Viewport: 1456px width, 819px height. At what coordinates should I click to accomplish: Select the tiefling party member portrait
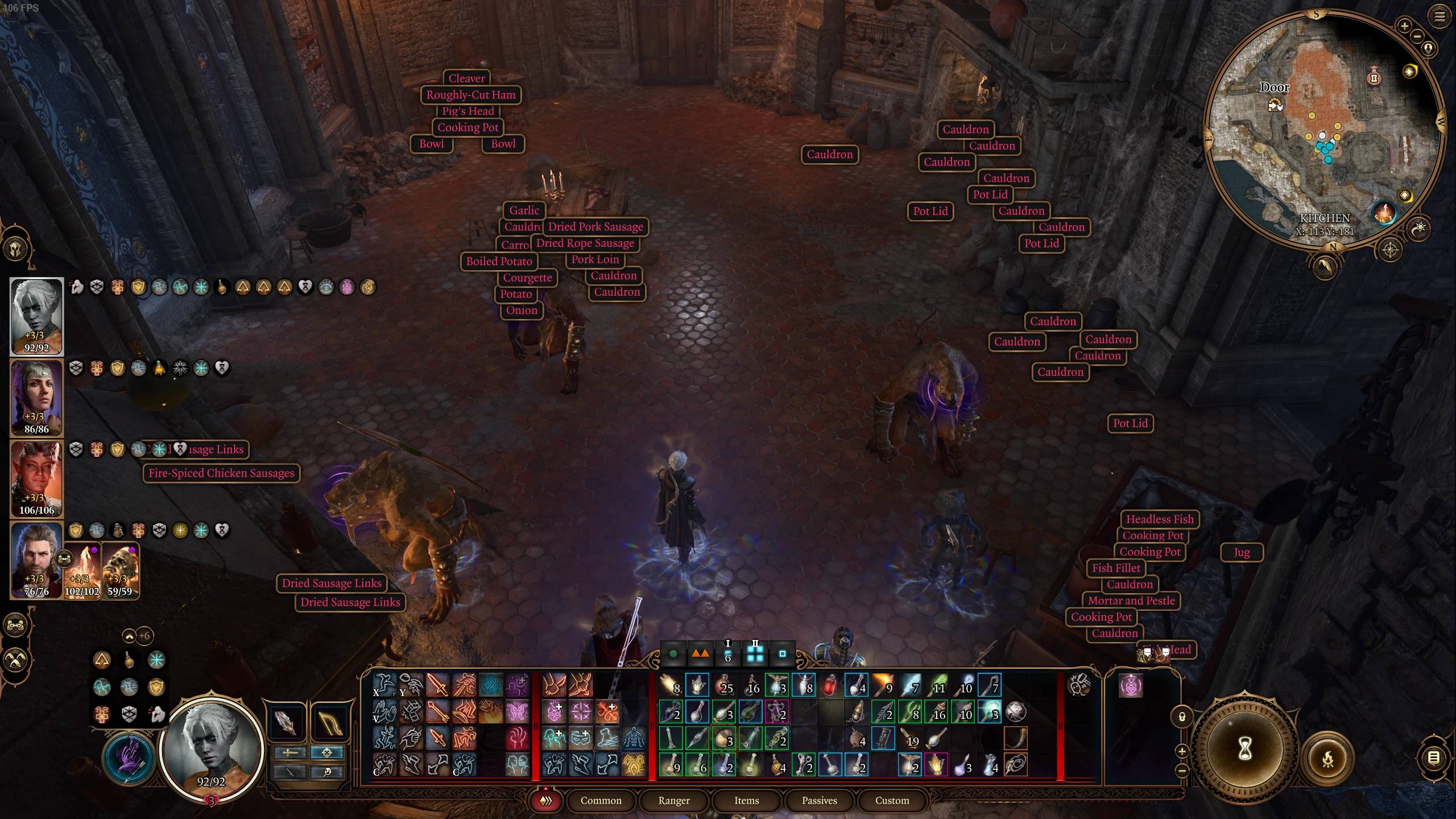click(x=36, y=478)
